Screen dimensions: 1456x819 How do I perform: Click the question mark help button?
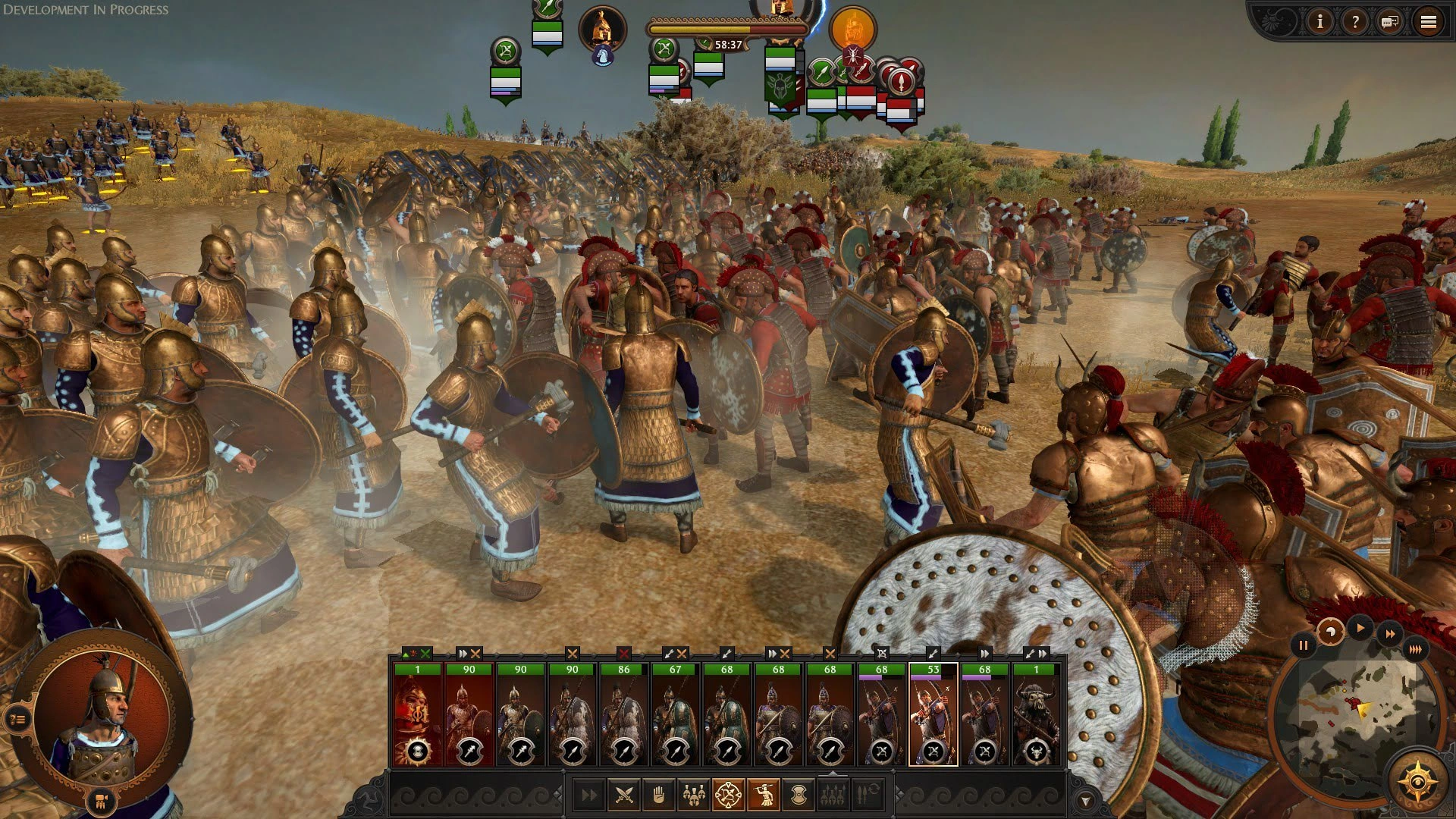(1354, 22)
